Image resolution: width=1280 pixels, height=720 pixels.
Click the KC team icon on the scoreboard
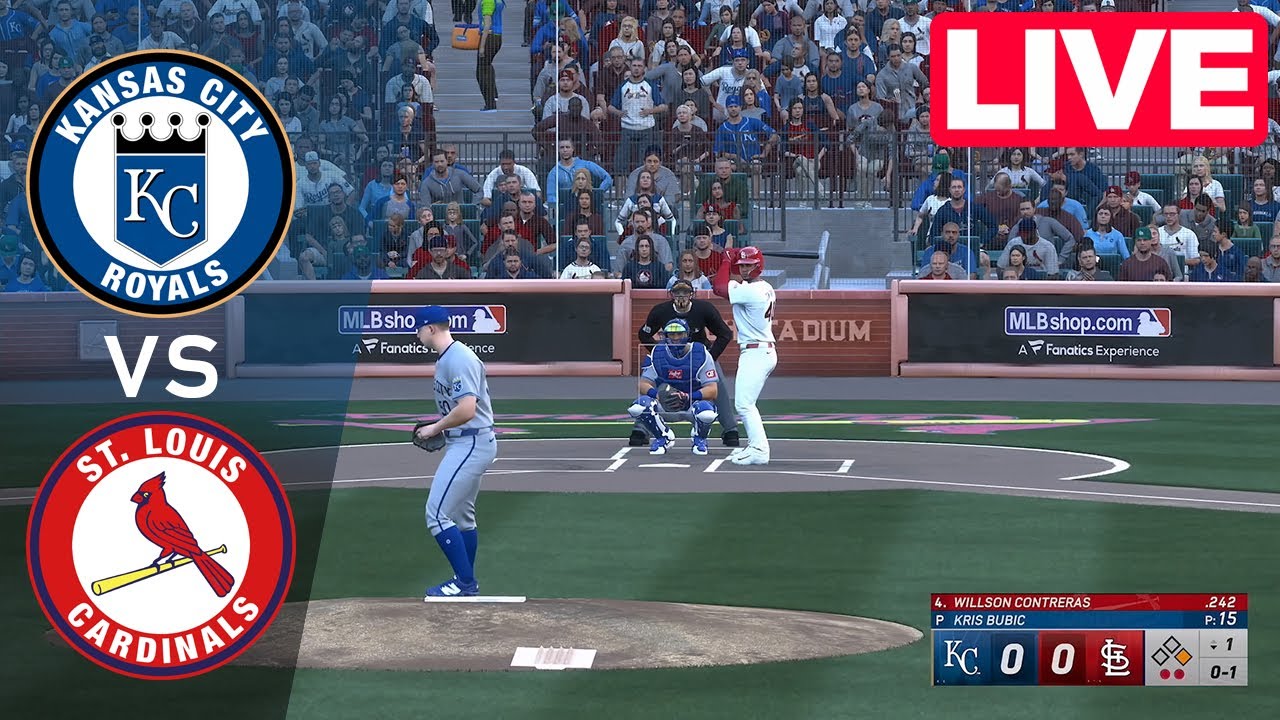coord(959,656)
